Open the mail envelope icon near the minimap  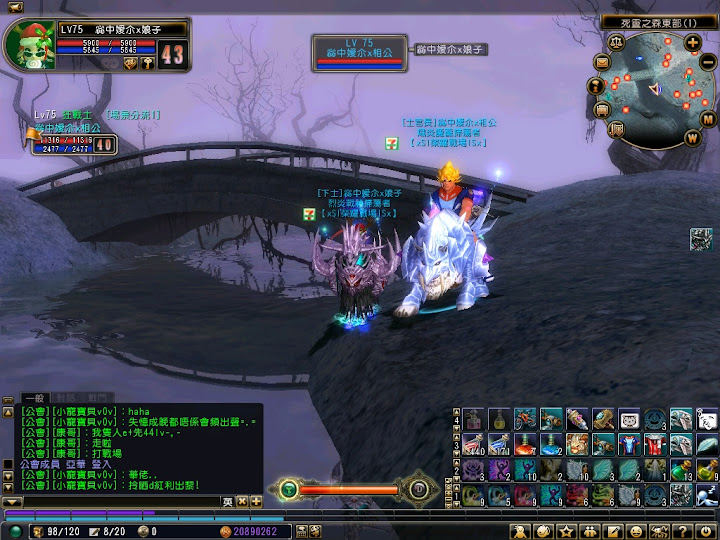point(602,62)
